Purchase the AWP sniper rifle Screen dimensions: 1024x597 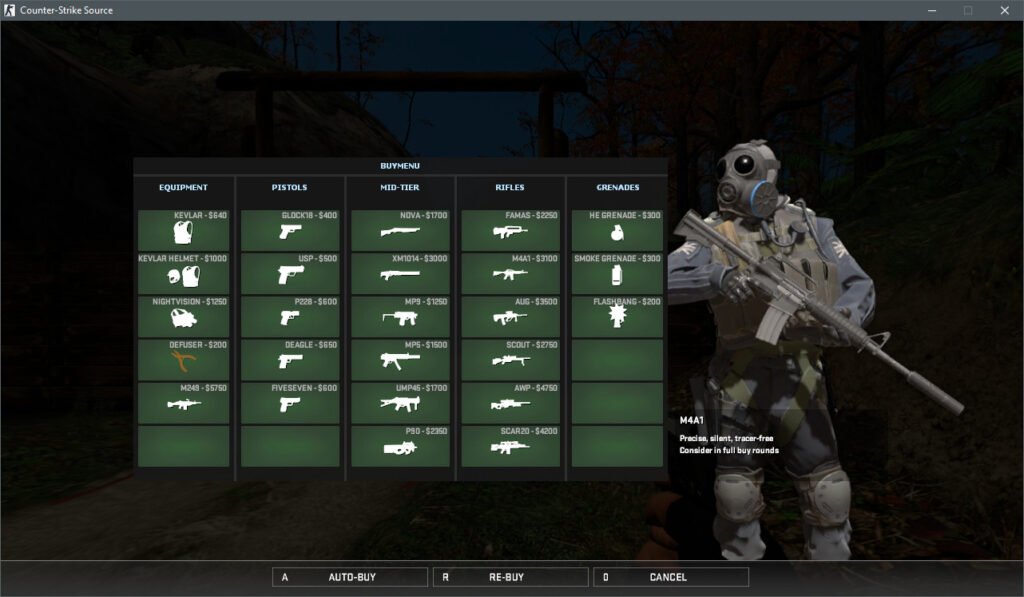click(x=510, y=402)
